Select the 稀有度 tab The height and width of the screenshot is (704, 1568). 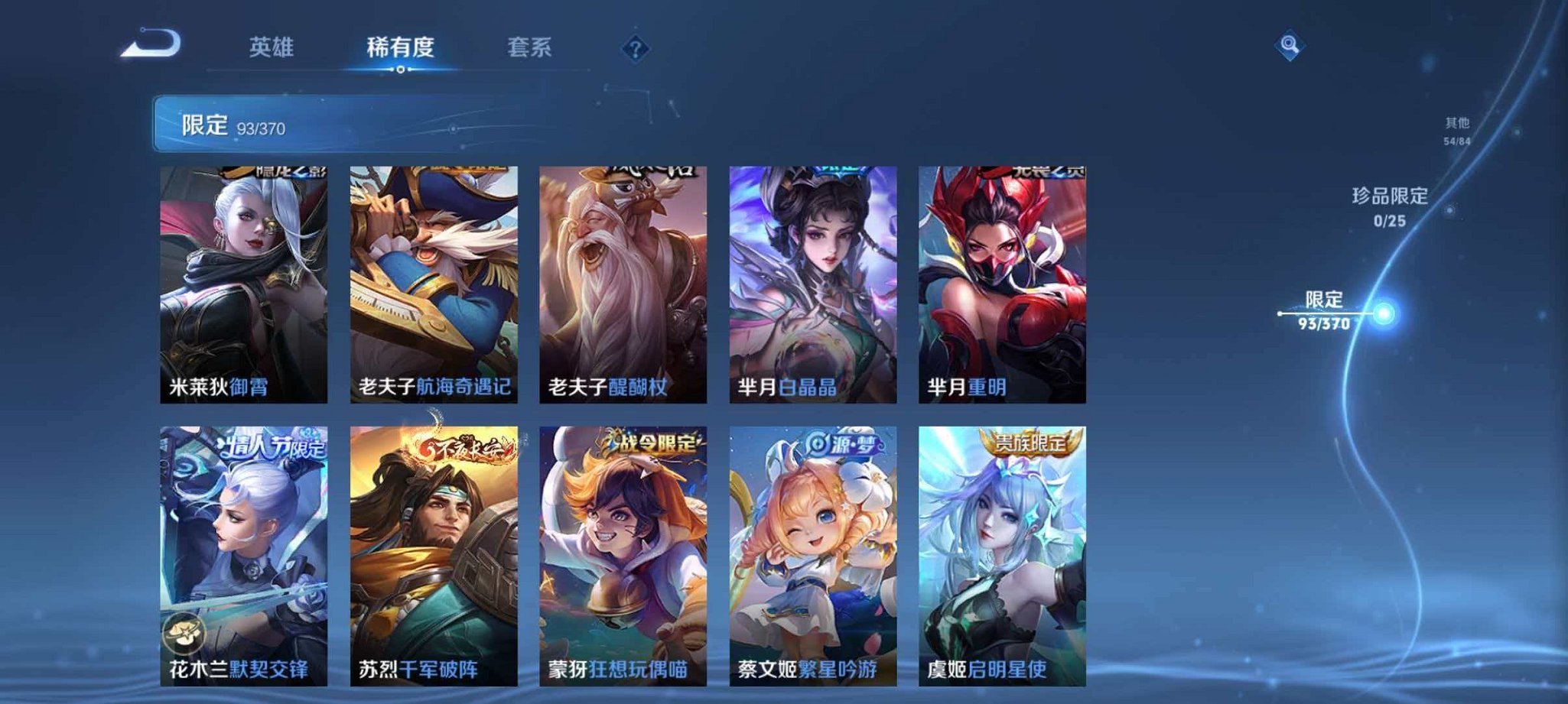point(400,47)
